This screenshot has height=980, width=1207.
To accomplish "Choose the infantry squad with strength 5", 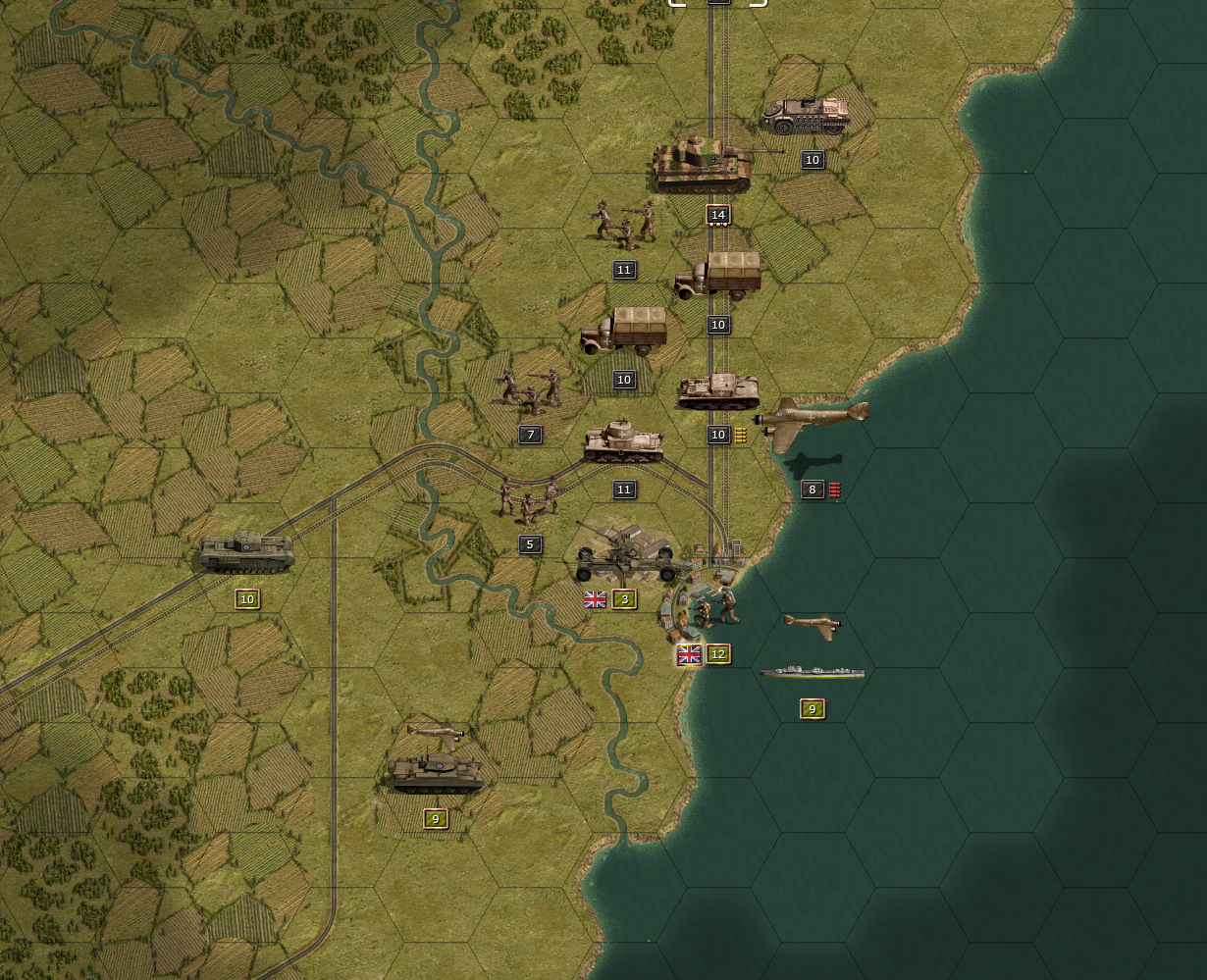I will point(530,498).
